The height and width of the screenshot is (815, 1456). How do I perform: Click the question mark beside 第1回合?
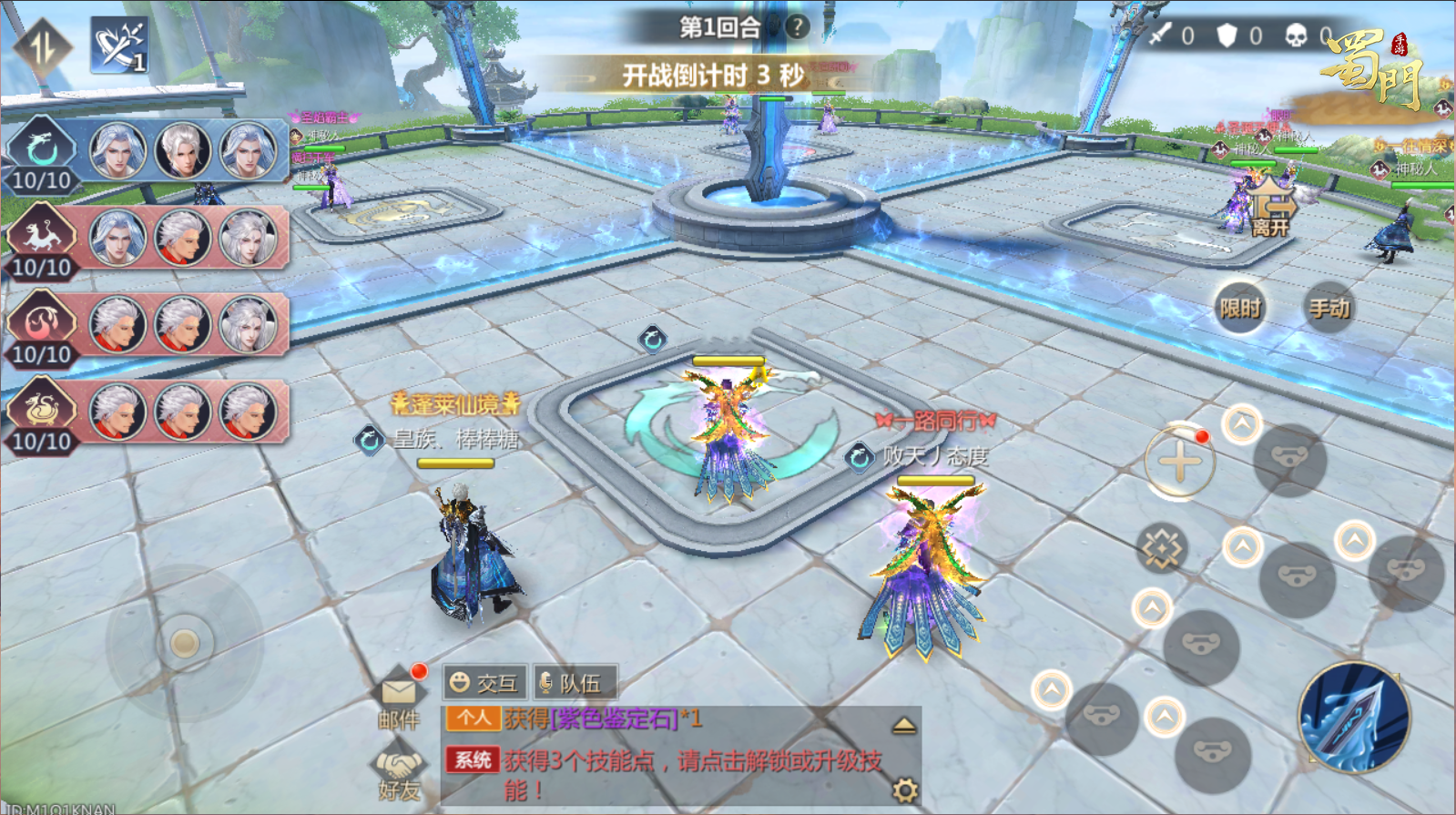click(x=796, y=26)
